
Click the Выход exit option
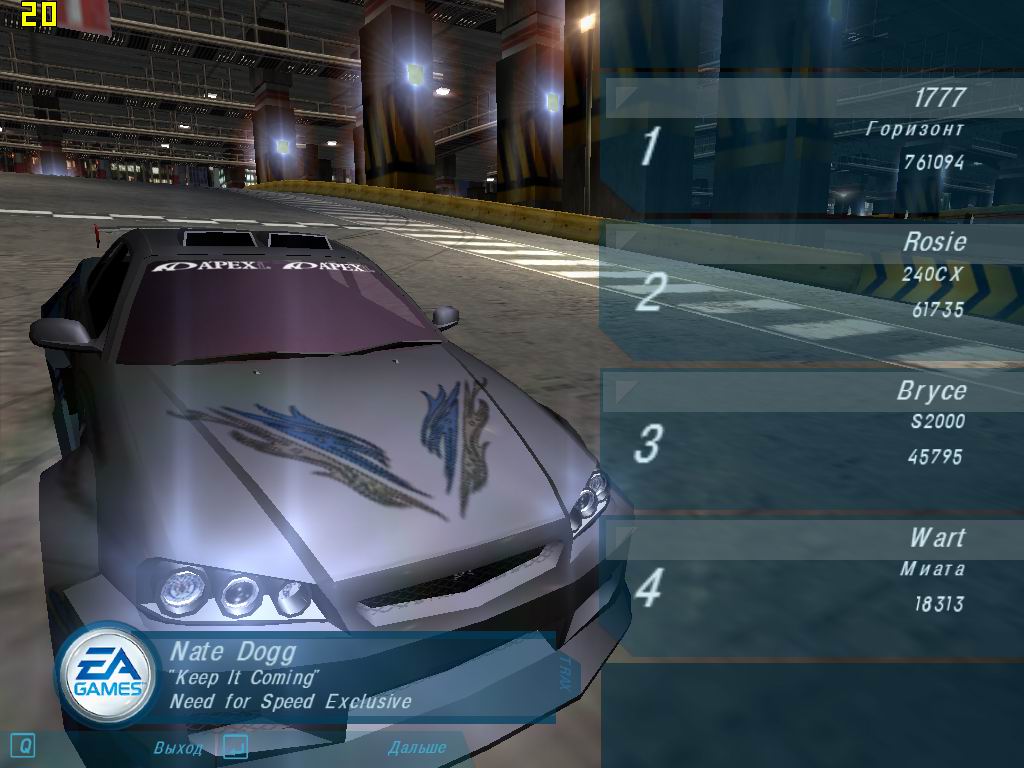(x=178, y=748)
